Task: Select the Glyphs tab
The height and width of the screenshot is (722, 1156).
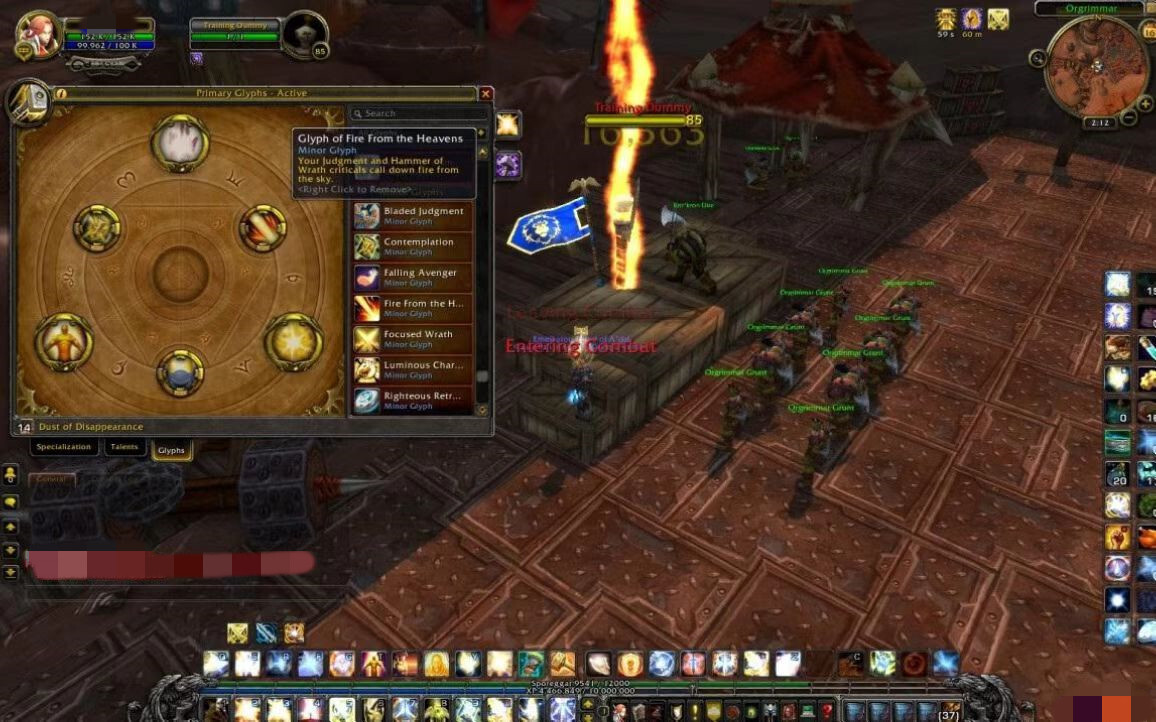Action: 171,450
